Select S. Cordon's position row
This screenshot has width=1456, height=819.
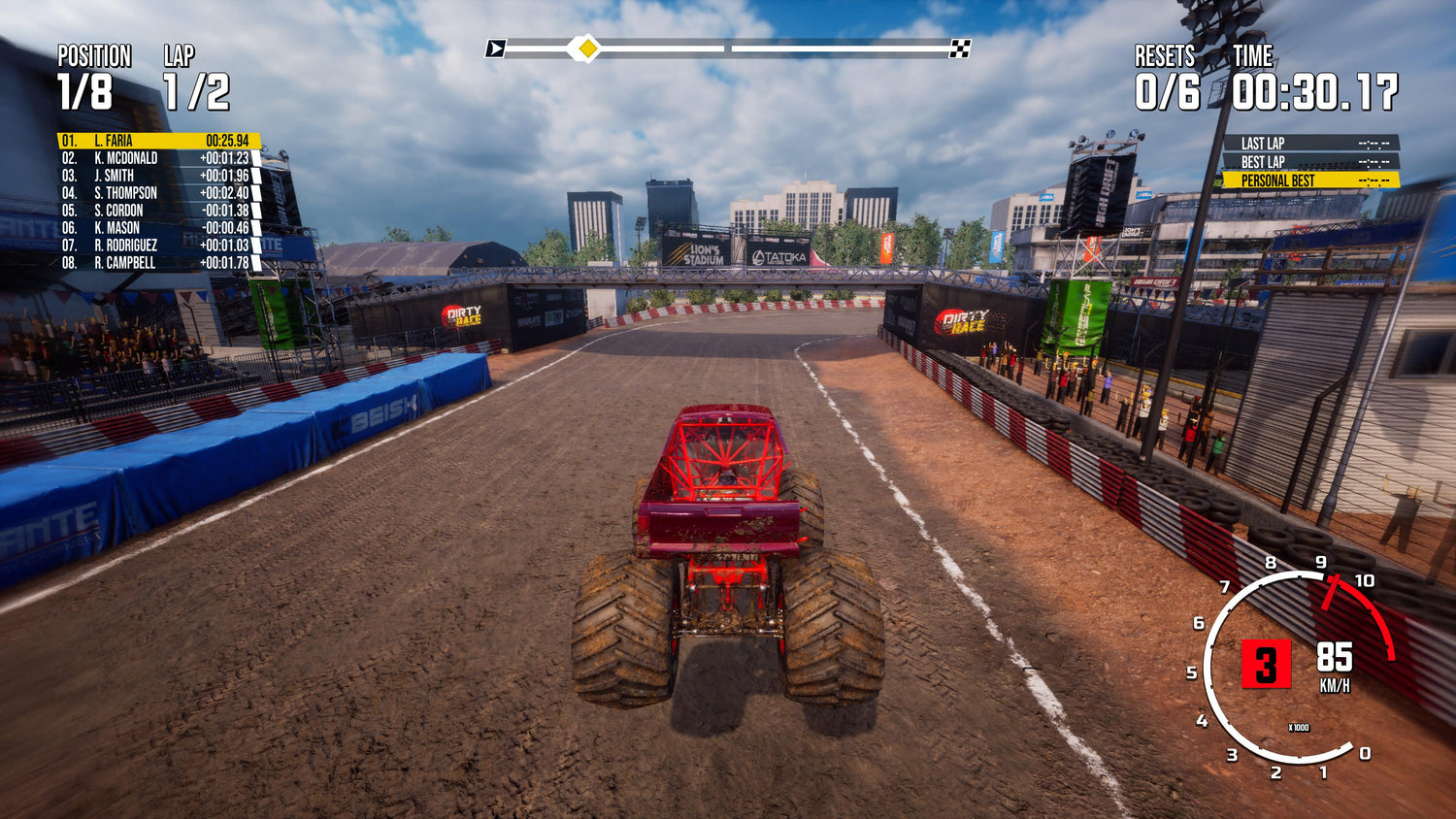click(x=157, y=211)
